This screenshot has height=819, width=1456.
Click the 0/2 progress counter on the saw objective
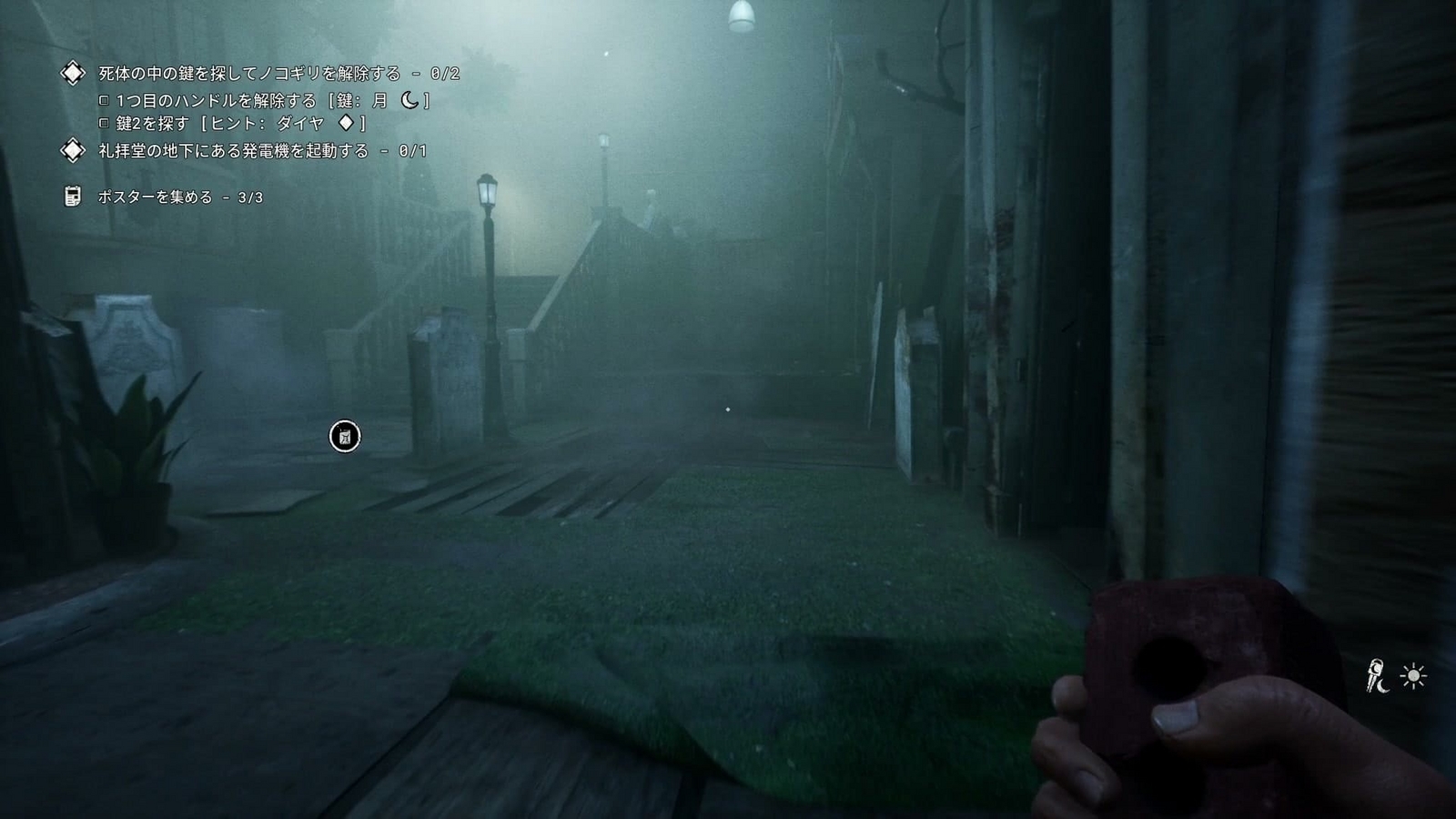[444, 75]
